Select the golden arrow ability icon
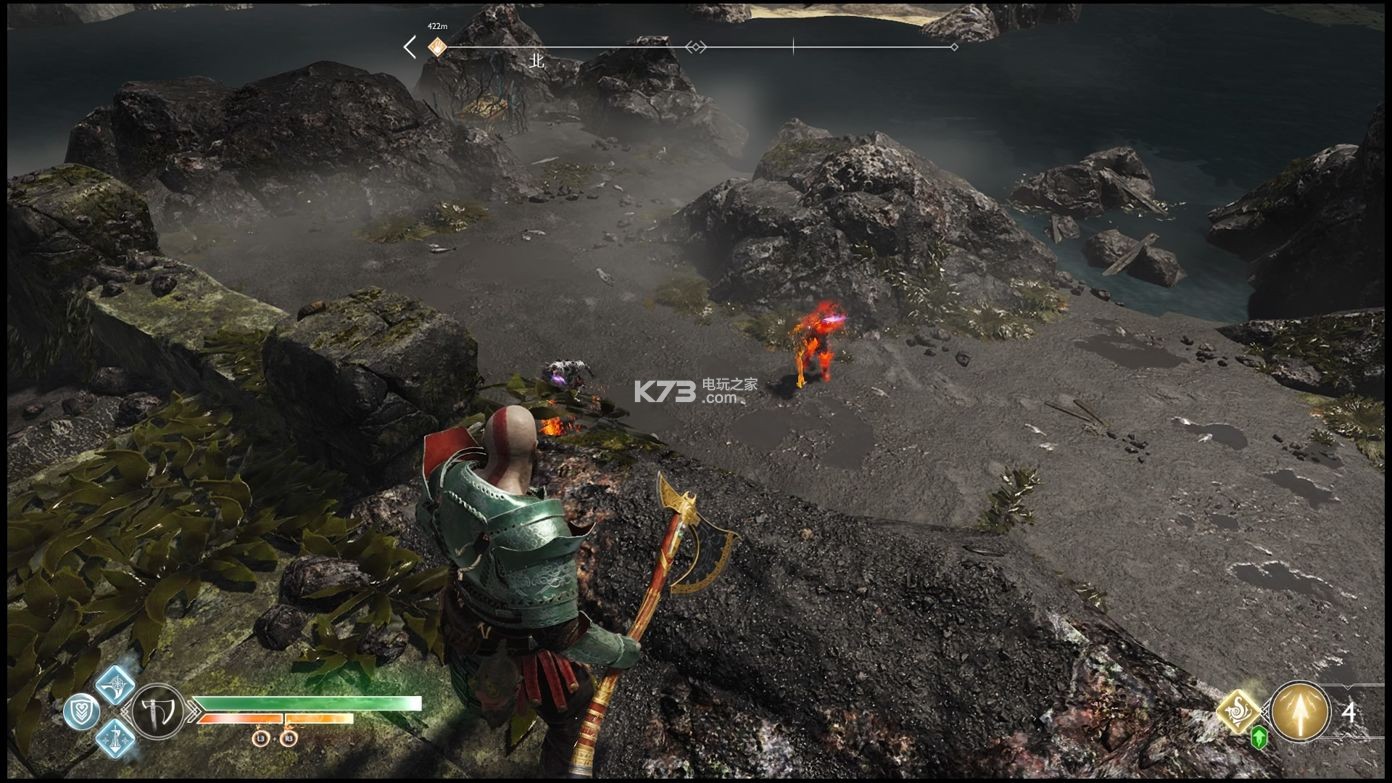Viewport: 1392px width, 783px height. [x=1300, y=711]
